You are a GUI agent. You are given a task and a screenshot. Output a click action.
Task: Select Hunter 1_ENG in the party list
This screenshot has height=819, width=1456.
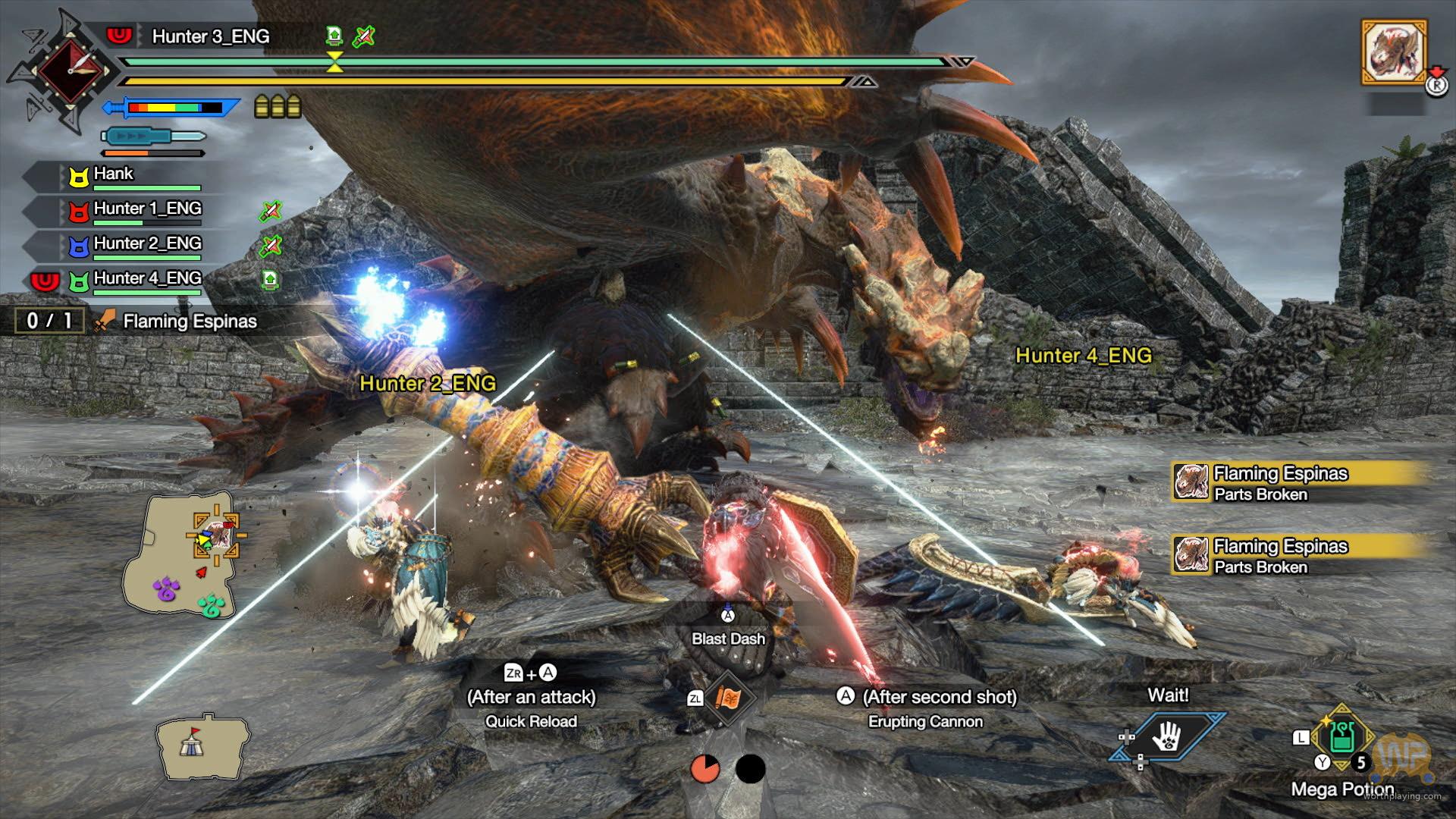(x=147, y=209)
